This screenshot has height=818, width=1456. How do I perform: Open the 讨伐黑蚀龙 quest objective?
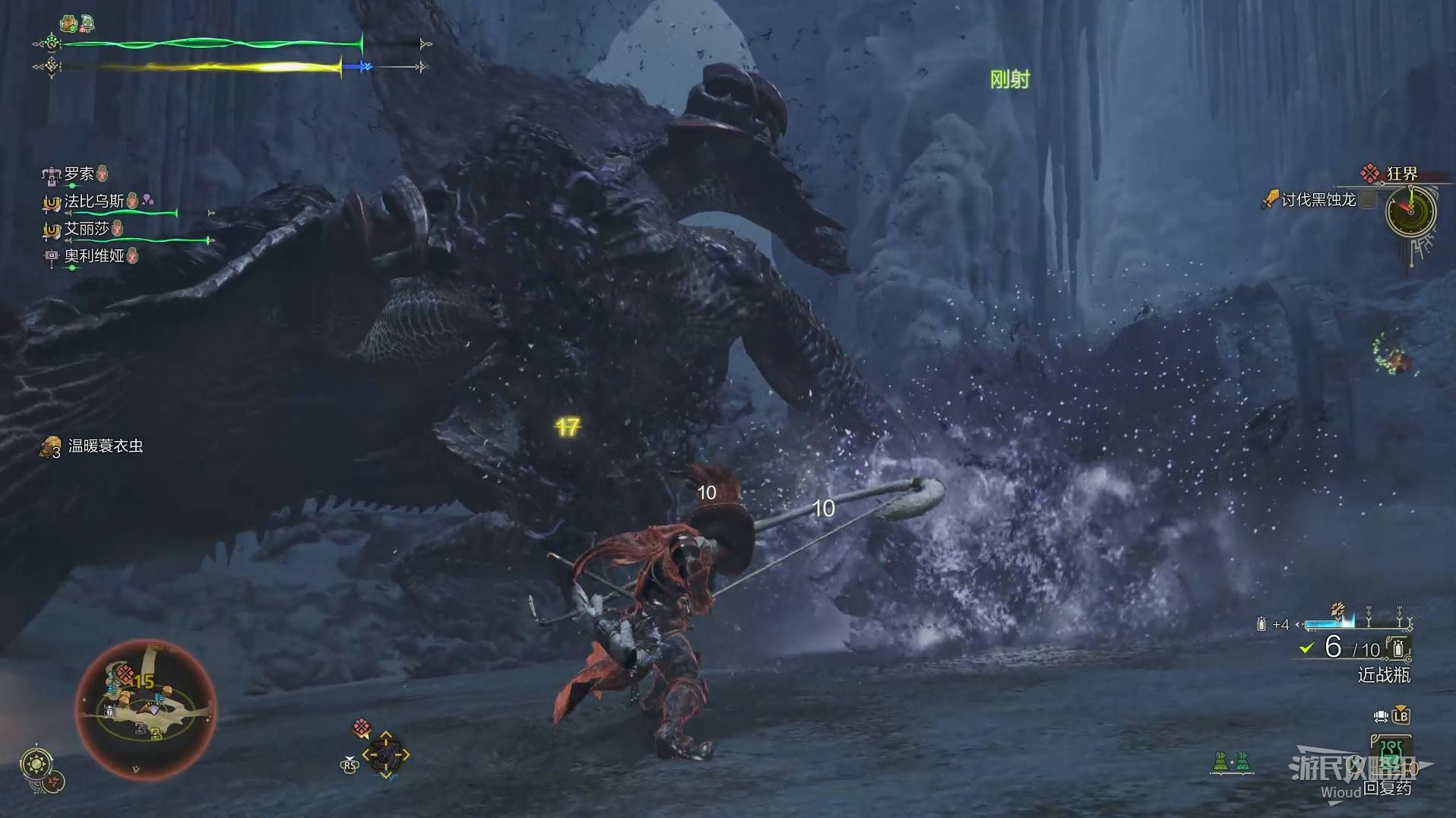click(1318, 200)
